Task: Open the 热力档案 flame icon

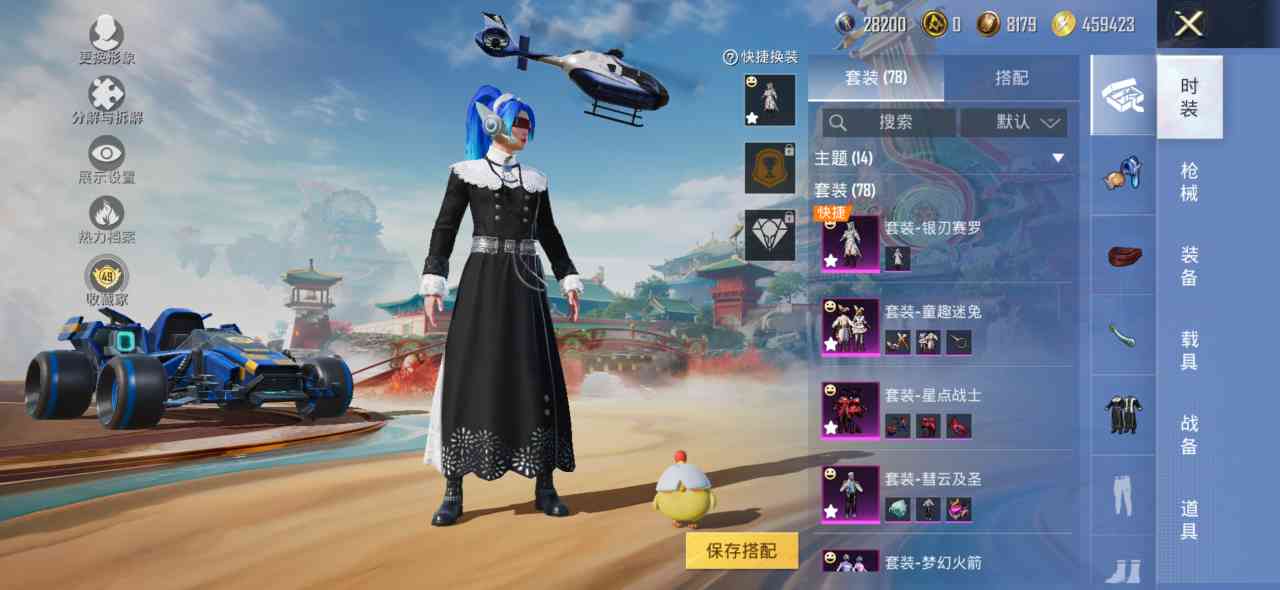Action: click(107, 218)
